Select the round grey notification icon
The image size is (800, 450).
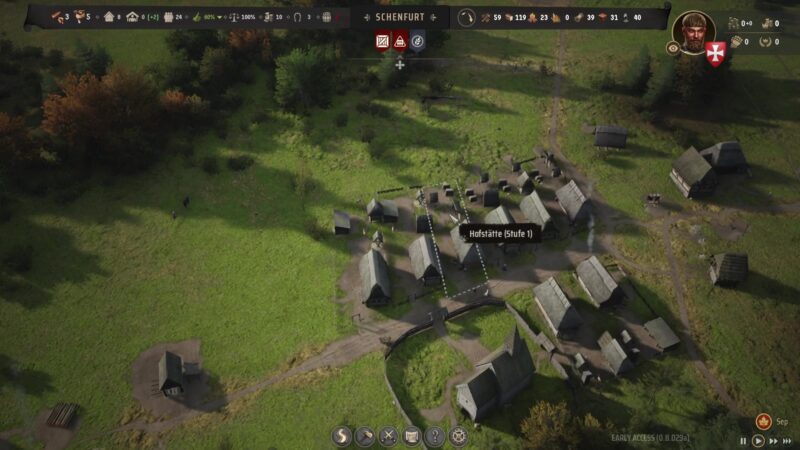(418, 41)
